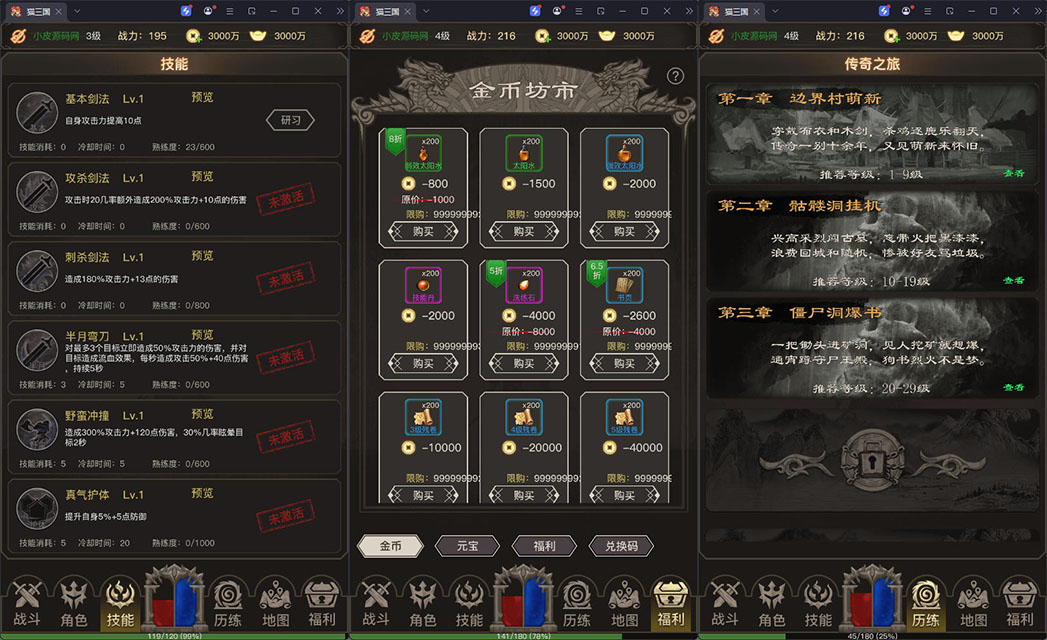Click 研习 to study 基本剑法
This screenshot has width=1047, height=640.
(x=290, y=120)
